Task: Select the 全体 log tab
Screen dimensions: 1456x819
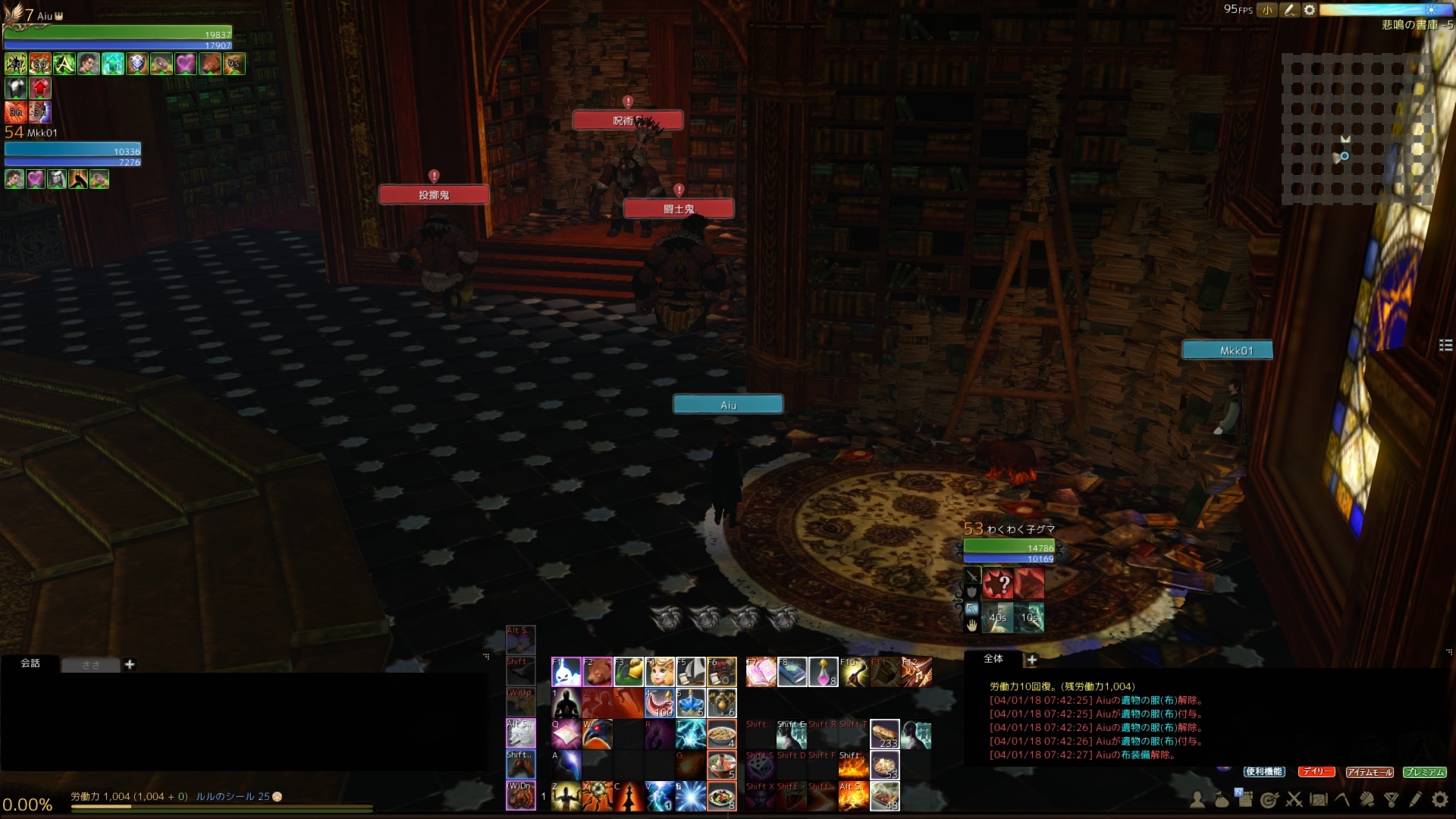Action: tap(993, 659)
